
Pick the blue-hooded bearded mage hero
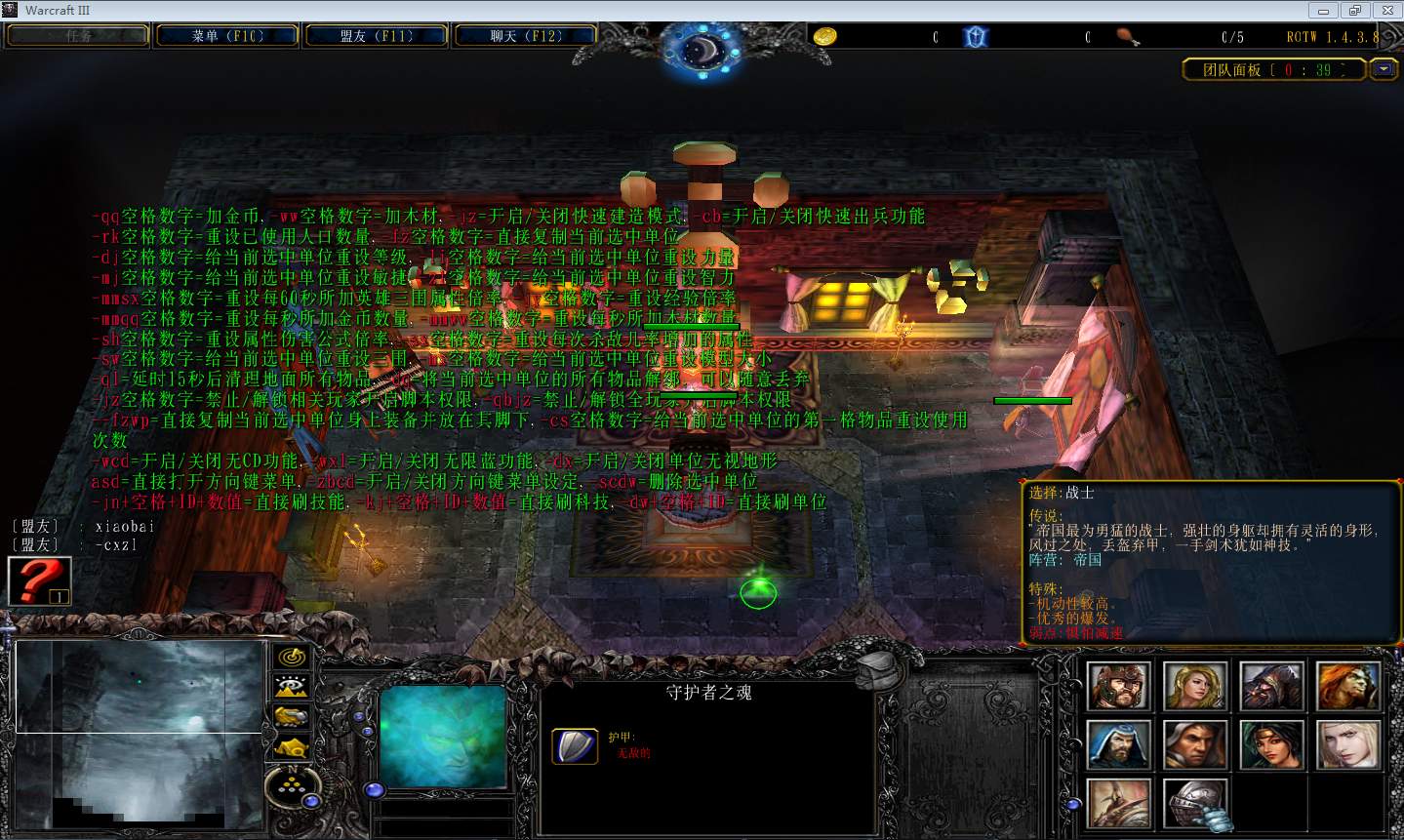pyautogui.click(x=1119, y=745)
